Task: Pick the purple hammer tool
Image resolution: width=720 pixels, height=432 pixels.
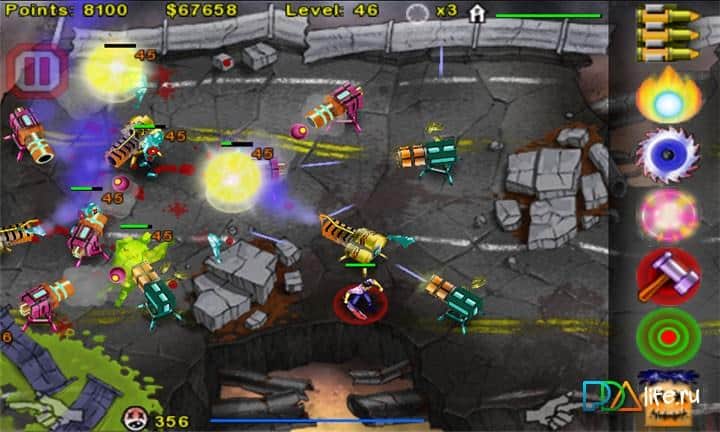Action: pos(668,274)
